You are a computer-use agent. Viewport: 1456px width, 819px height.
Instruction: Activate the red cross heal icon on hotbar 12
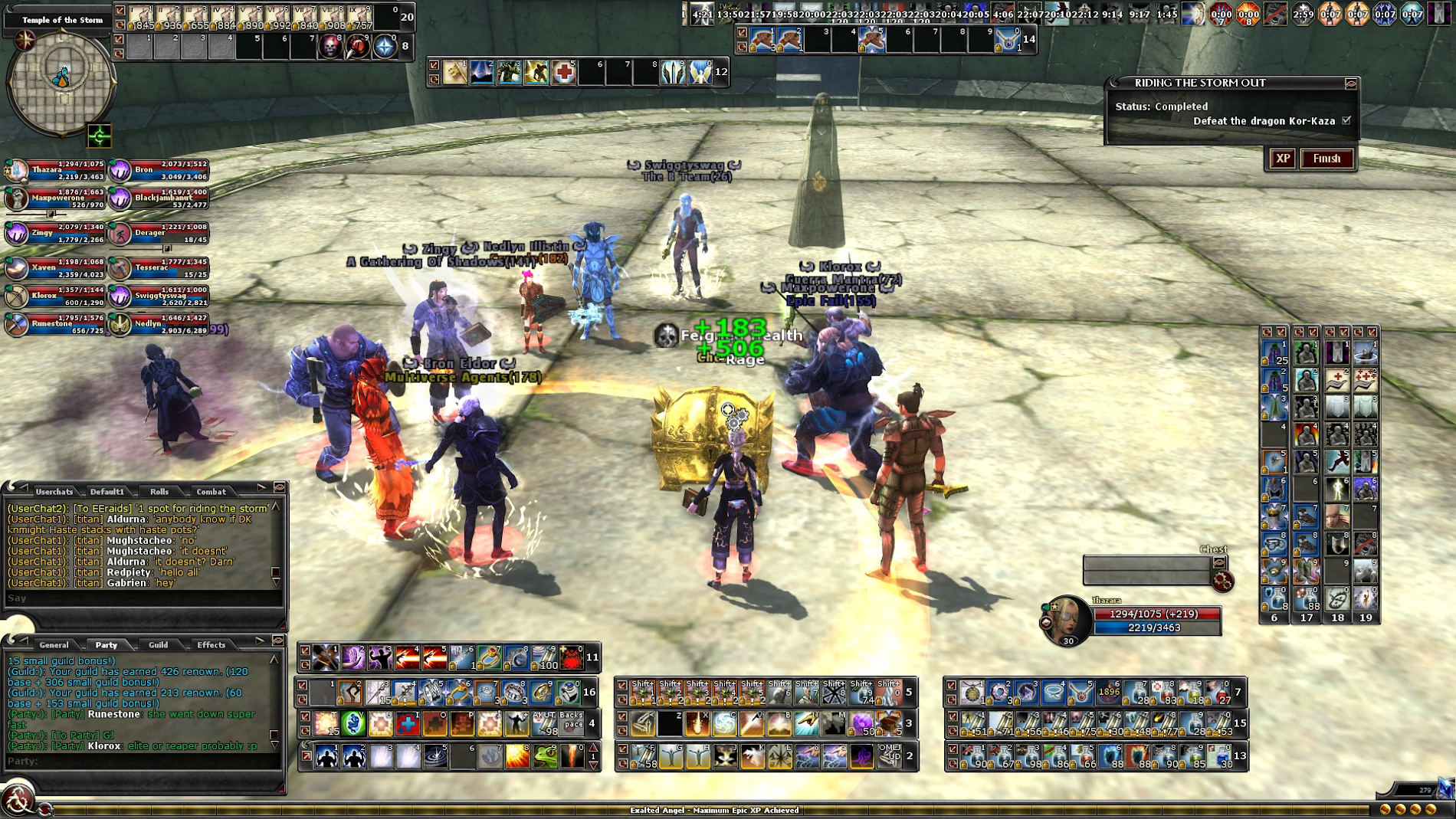click(564, 73)
